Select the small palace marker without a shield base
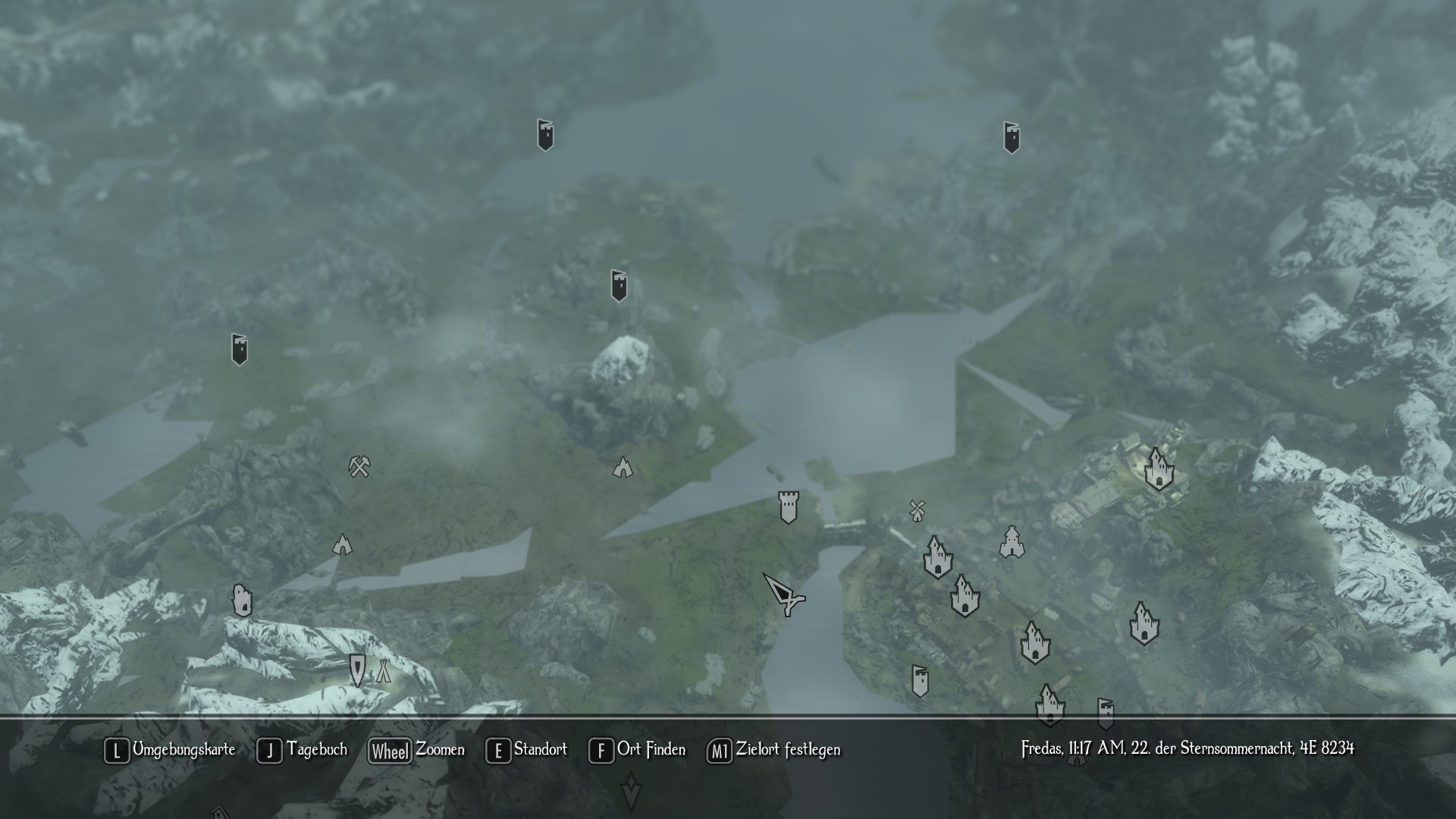Image resolution: width=1456 pixels, height=819 pixels. pos(1012,542)
